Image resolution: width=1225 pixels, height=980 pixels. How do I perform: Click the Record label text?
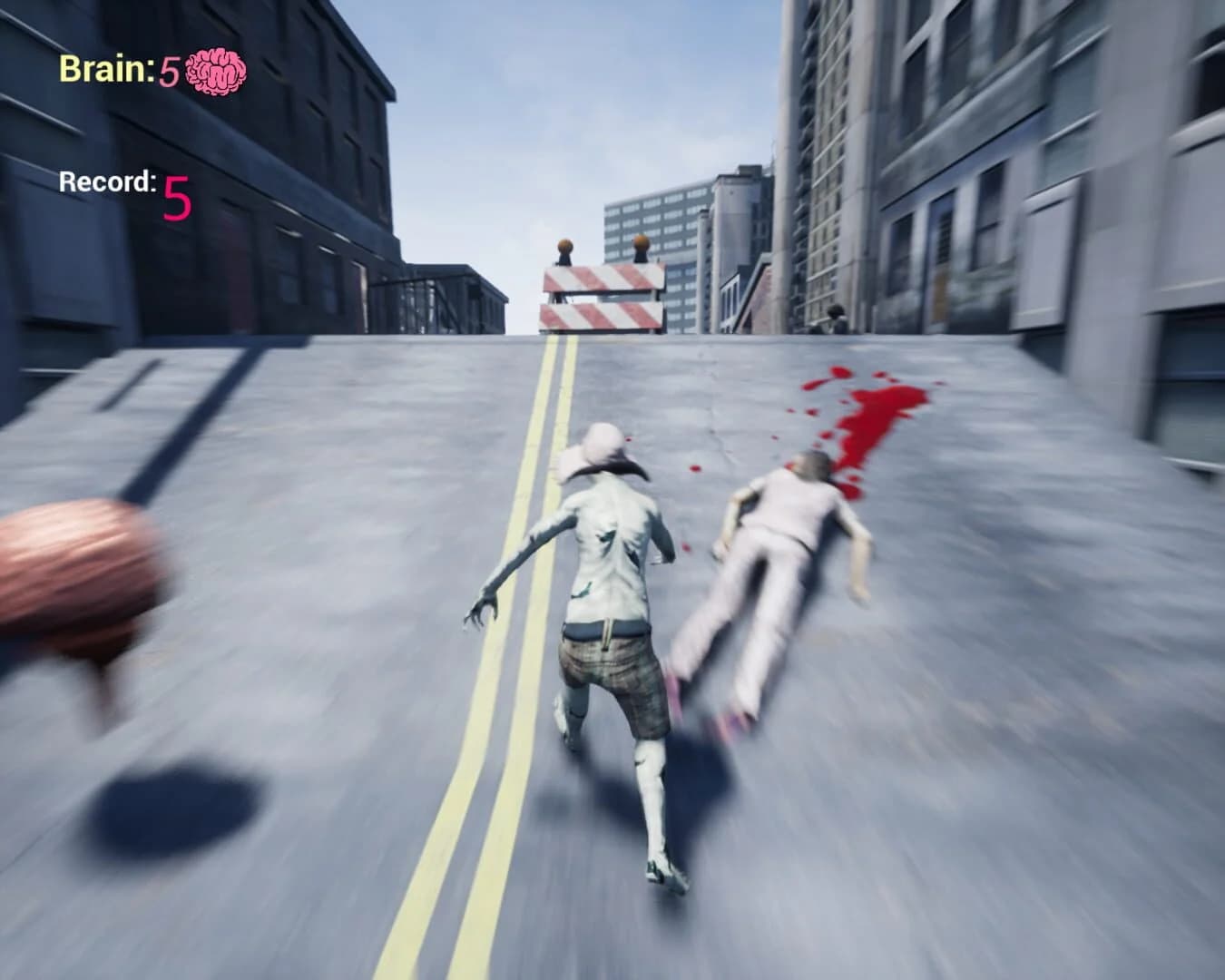coord(106,181)
